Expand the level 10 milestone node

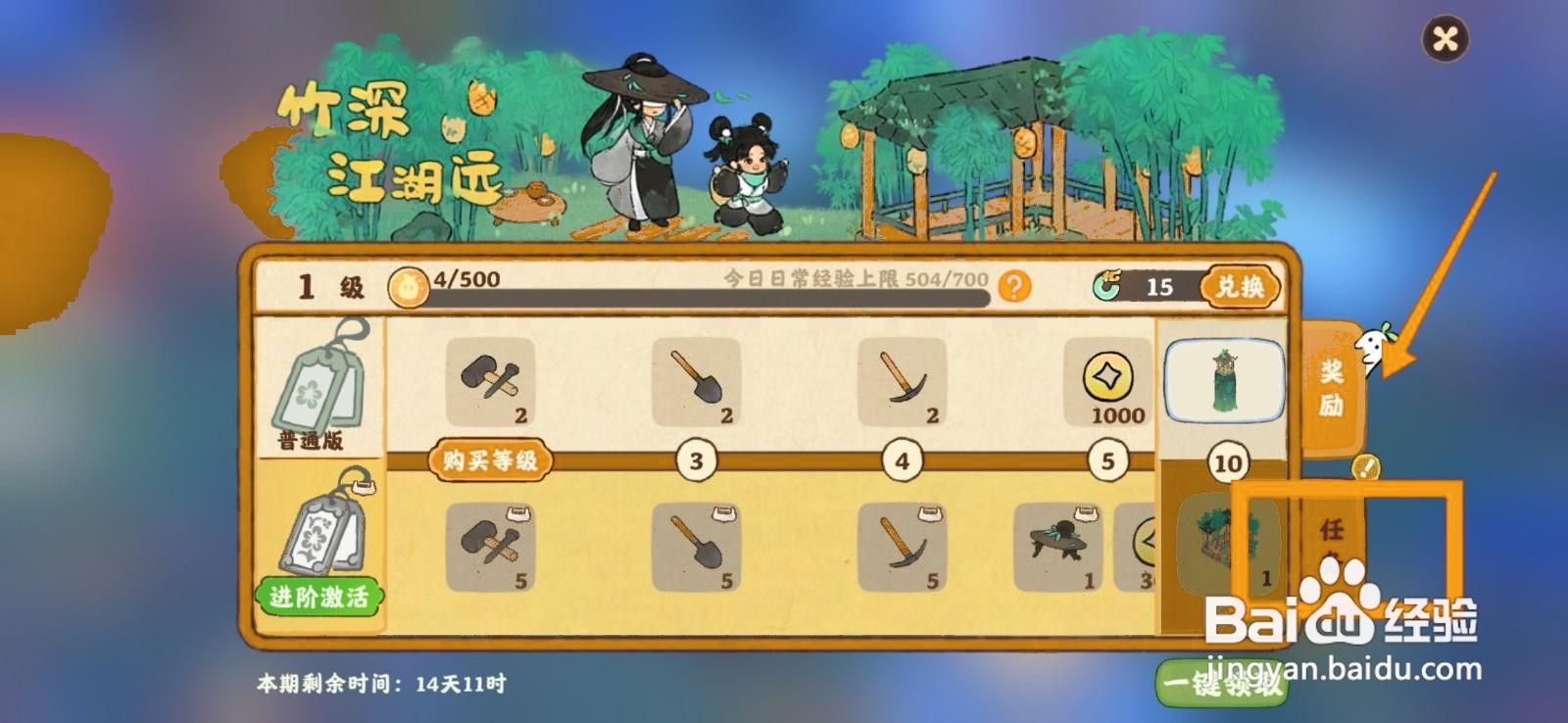1228,458
